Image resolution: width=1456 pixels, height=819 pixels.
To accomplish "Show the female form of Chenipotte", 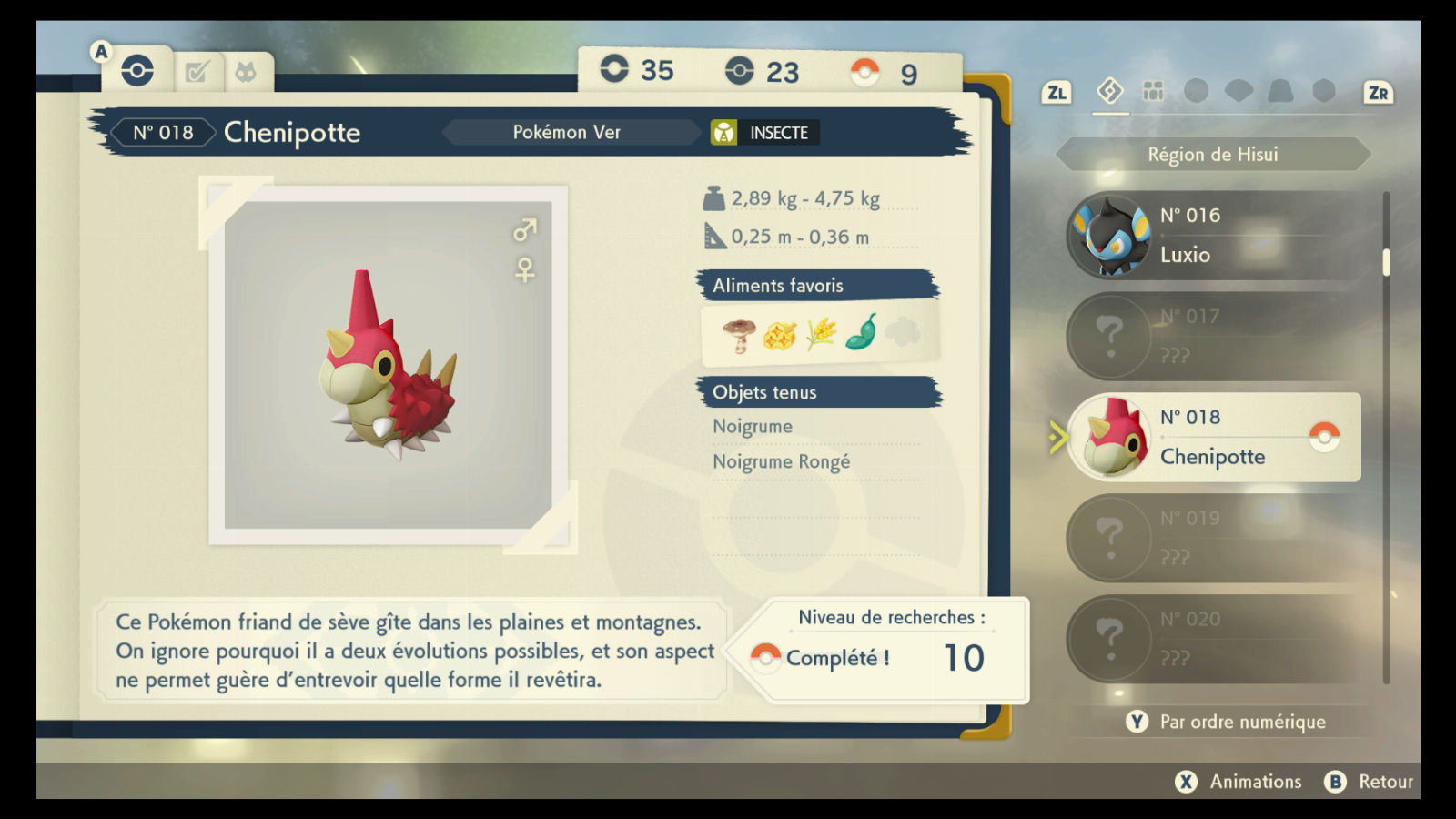I will [525, 270].
